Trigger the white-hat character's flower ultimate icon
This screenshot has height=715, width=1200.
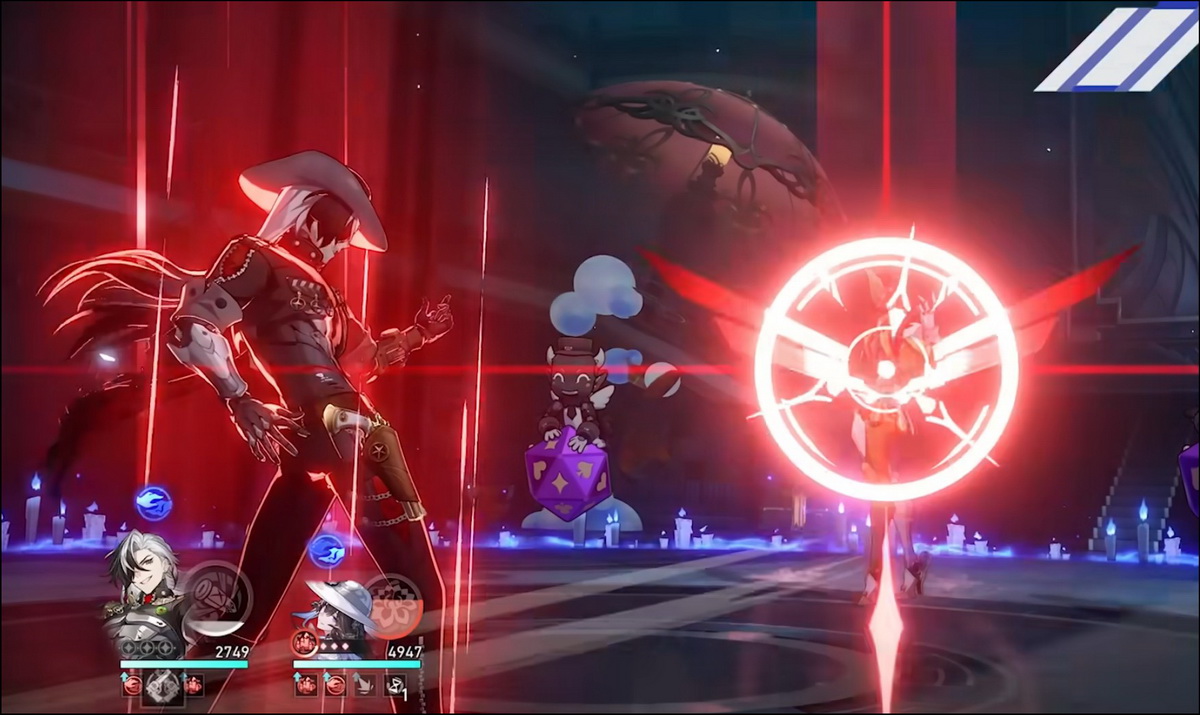click(392, 607)
